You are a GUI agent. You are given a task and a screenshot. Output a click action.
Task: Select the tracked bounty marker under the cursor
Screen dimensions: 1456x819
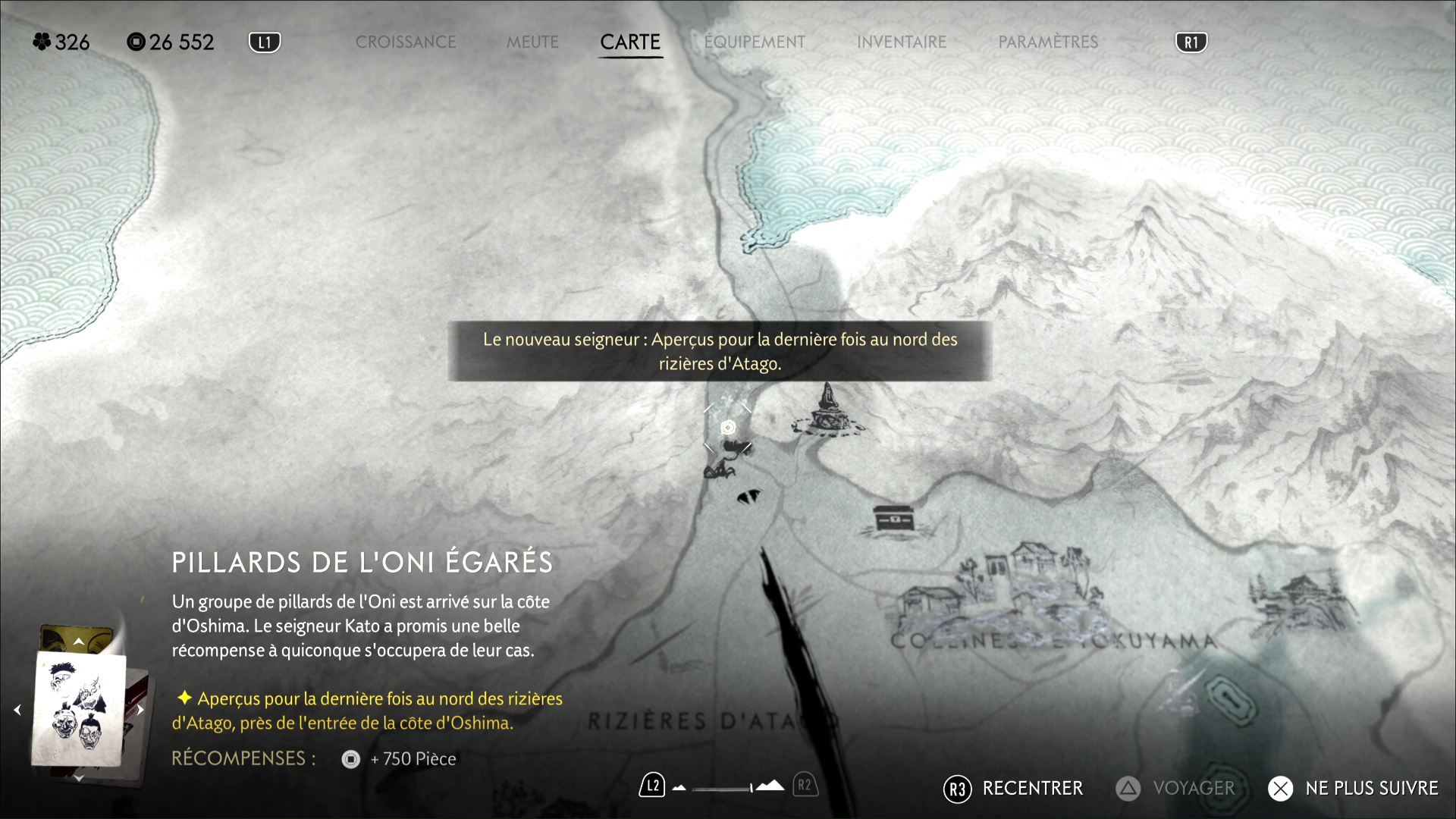728,428
